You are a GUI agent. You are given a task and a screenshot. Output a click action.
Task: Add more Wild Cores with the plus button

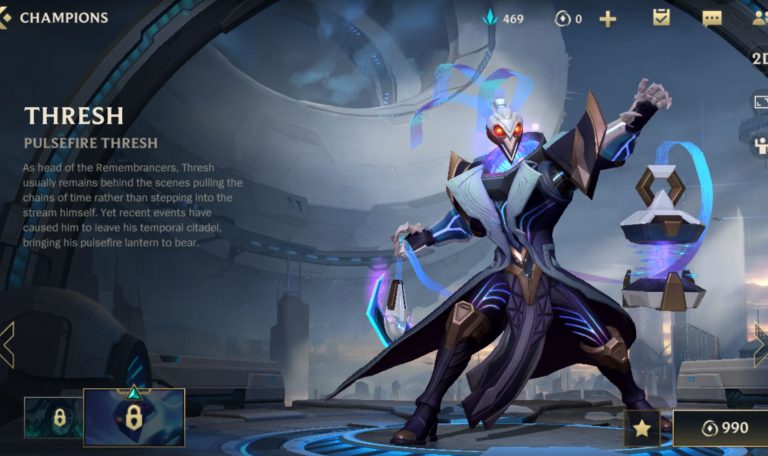(x=607, y=18)
